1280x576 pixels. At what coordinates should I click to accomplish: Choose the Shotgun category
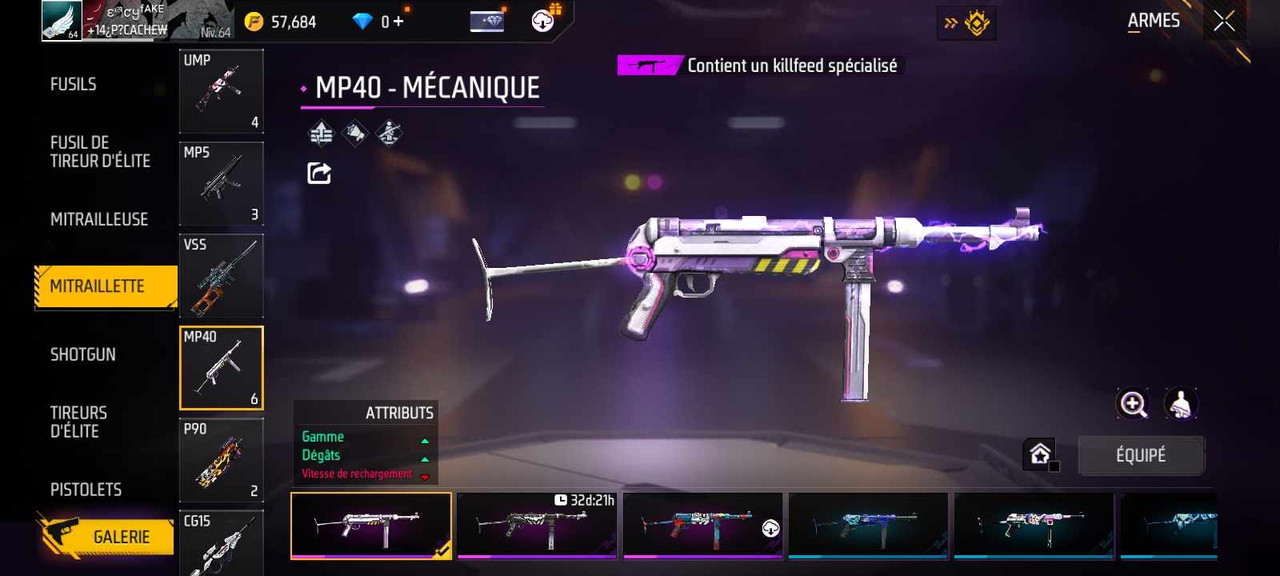[x=83, y=354]
